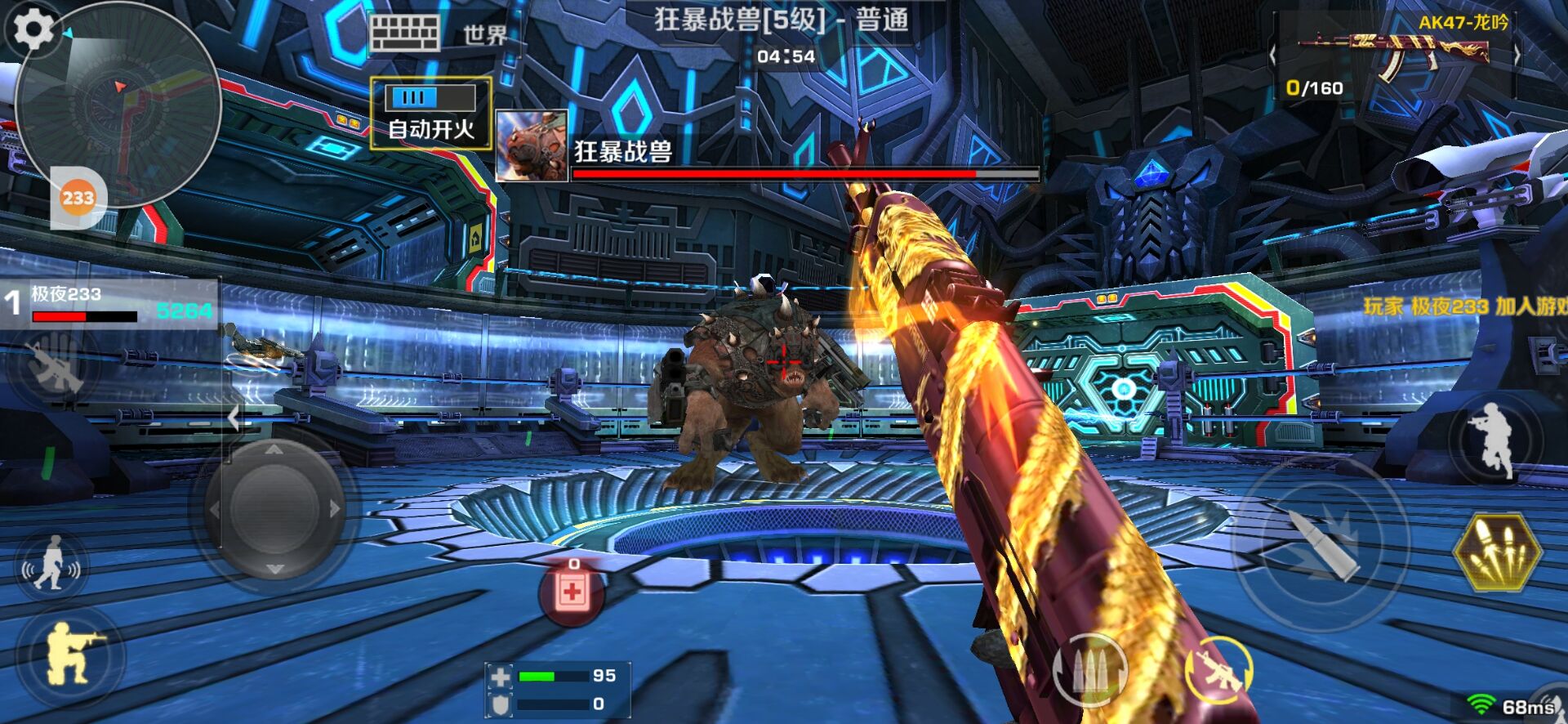The width and height of the screenshot is (1568, 724).
Task: Reload with the three-bullets button
Action: point(1089,670)
